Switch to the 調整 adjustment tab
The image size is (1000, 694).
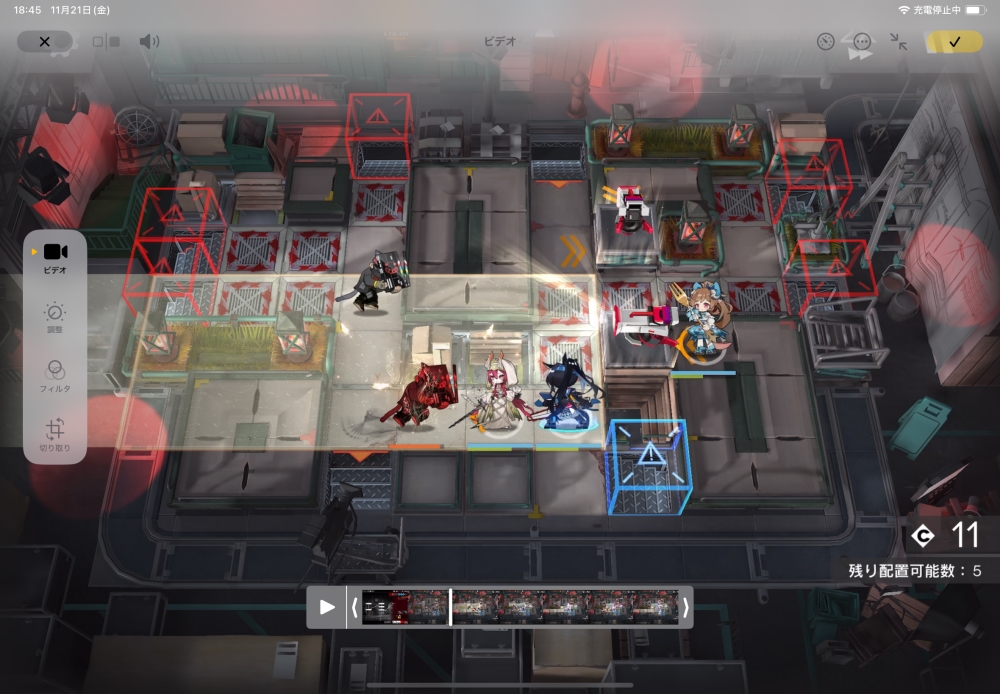pos(55,317)
